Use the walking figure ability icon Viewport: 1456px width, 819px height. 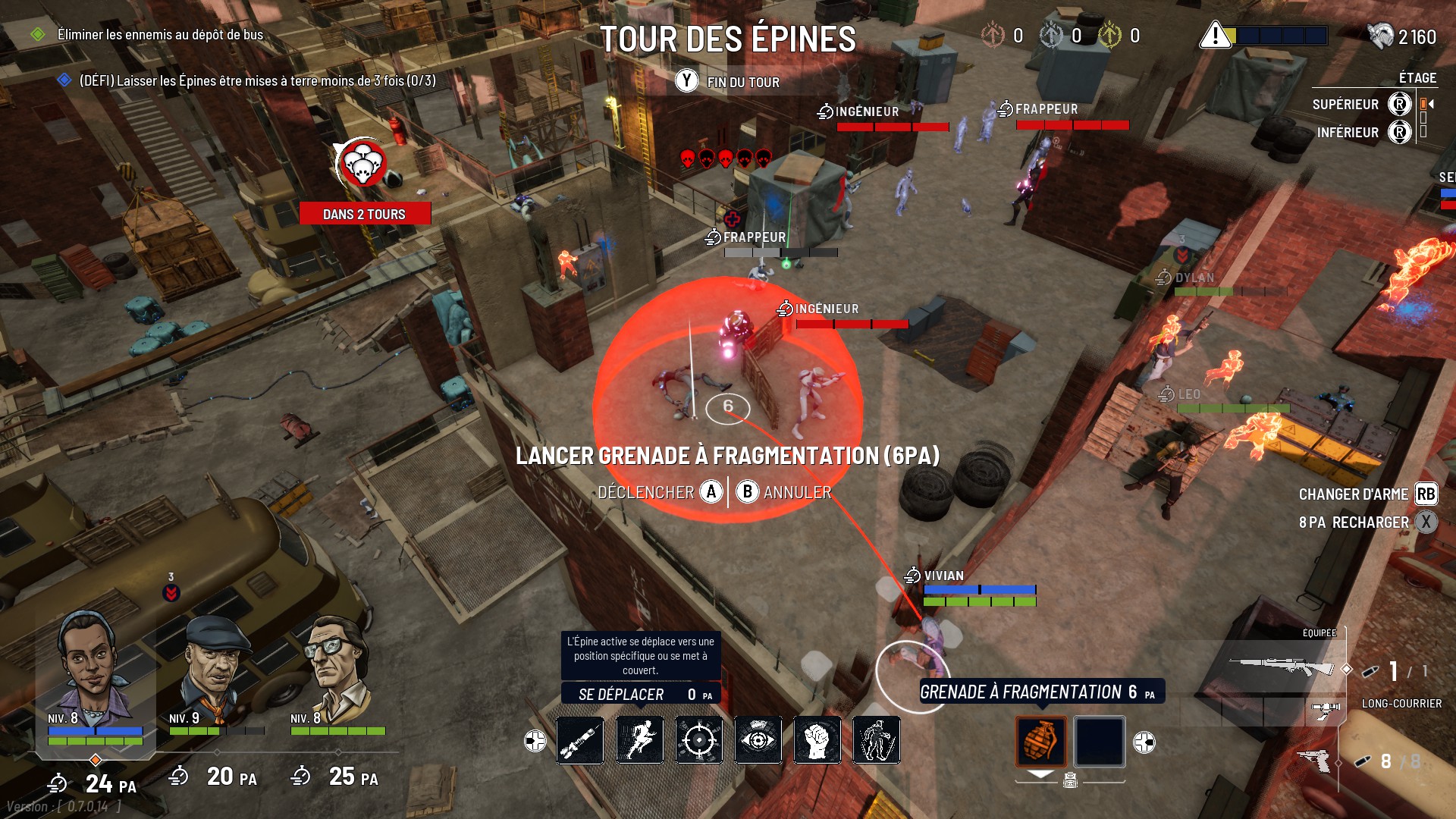click(876, 740)
